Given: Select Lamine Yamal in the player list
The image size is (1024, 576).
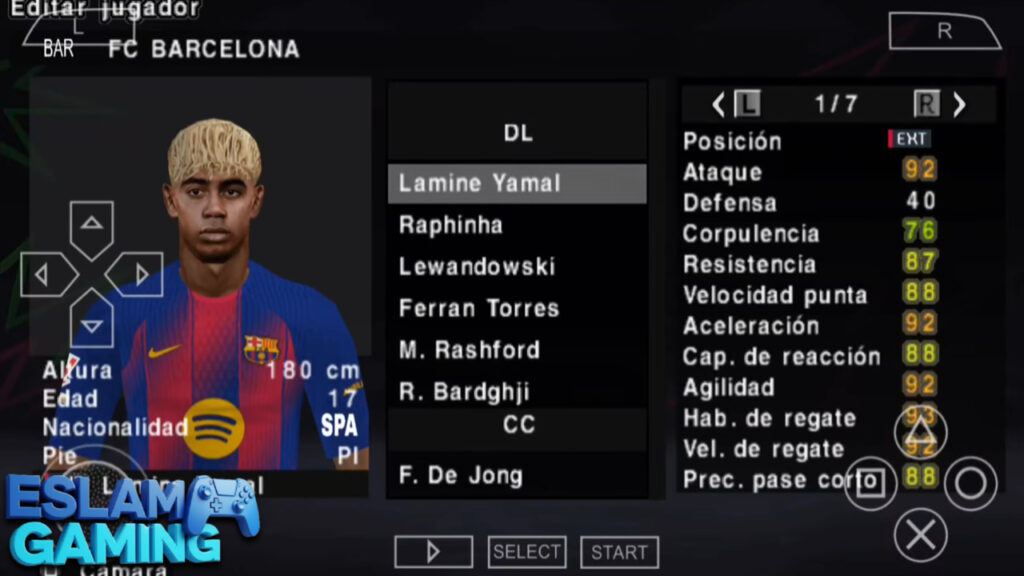Looking at the screenshot, I should (x=516, y=184).
